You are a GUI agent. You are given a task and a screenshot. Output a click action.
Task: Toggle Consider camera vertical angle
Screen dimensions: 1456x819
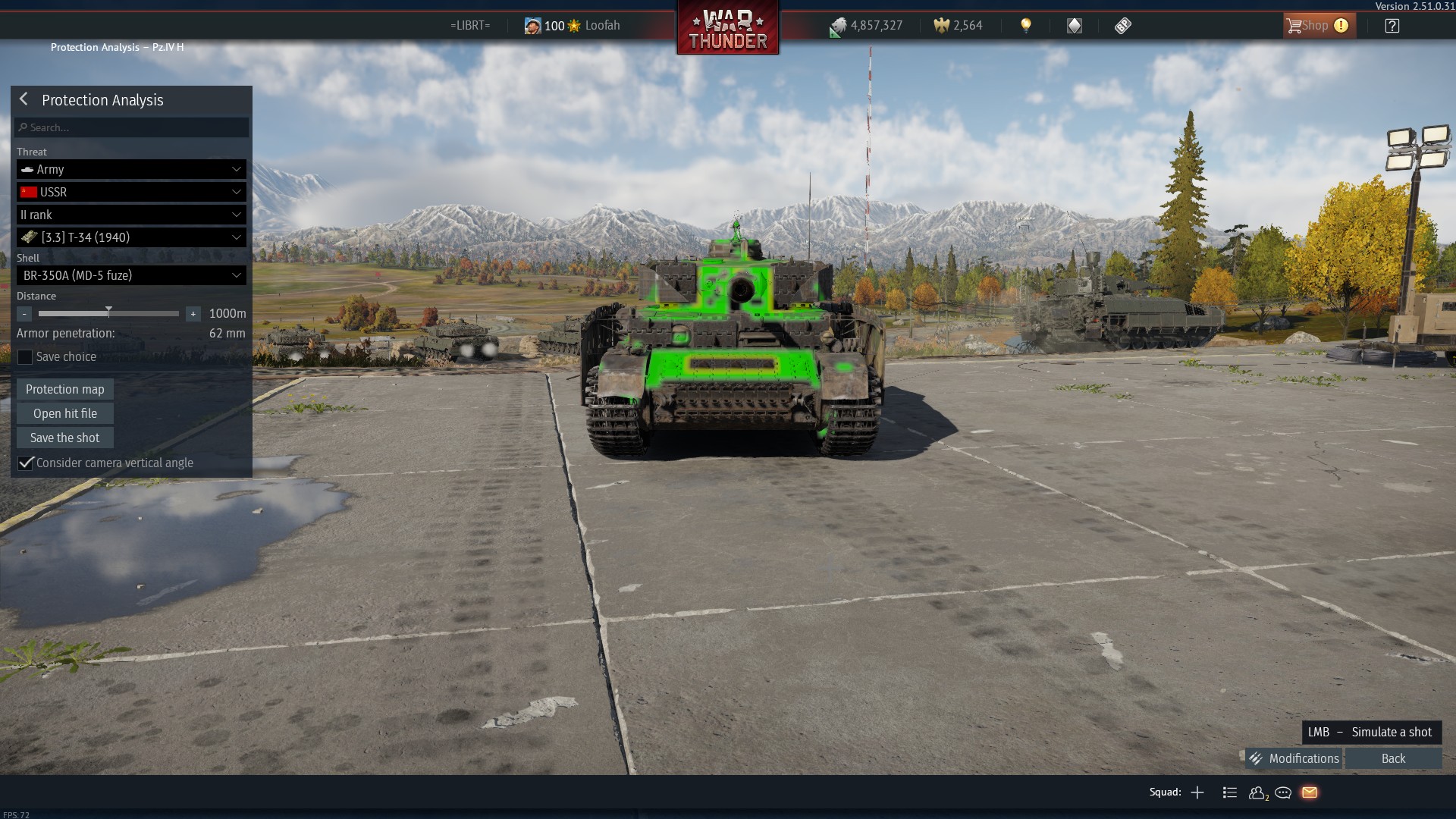pos(26,463)
